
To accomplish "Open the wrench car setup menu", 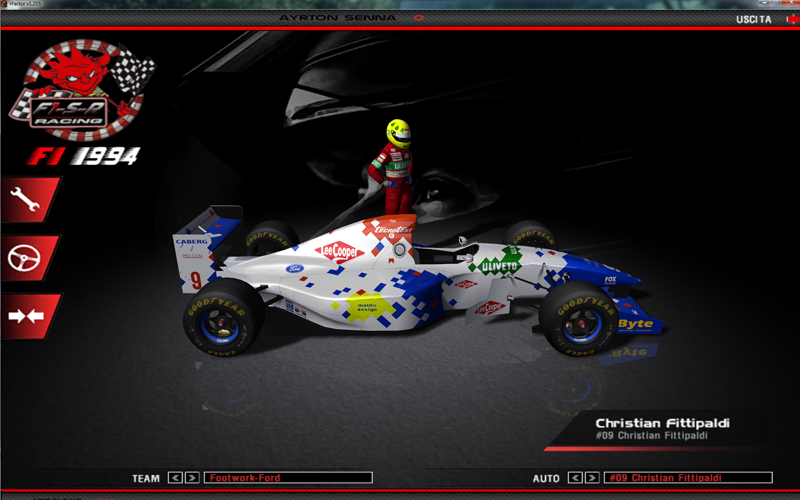I will tap(26, 200).
